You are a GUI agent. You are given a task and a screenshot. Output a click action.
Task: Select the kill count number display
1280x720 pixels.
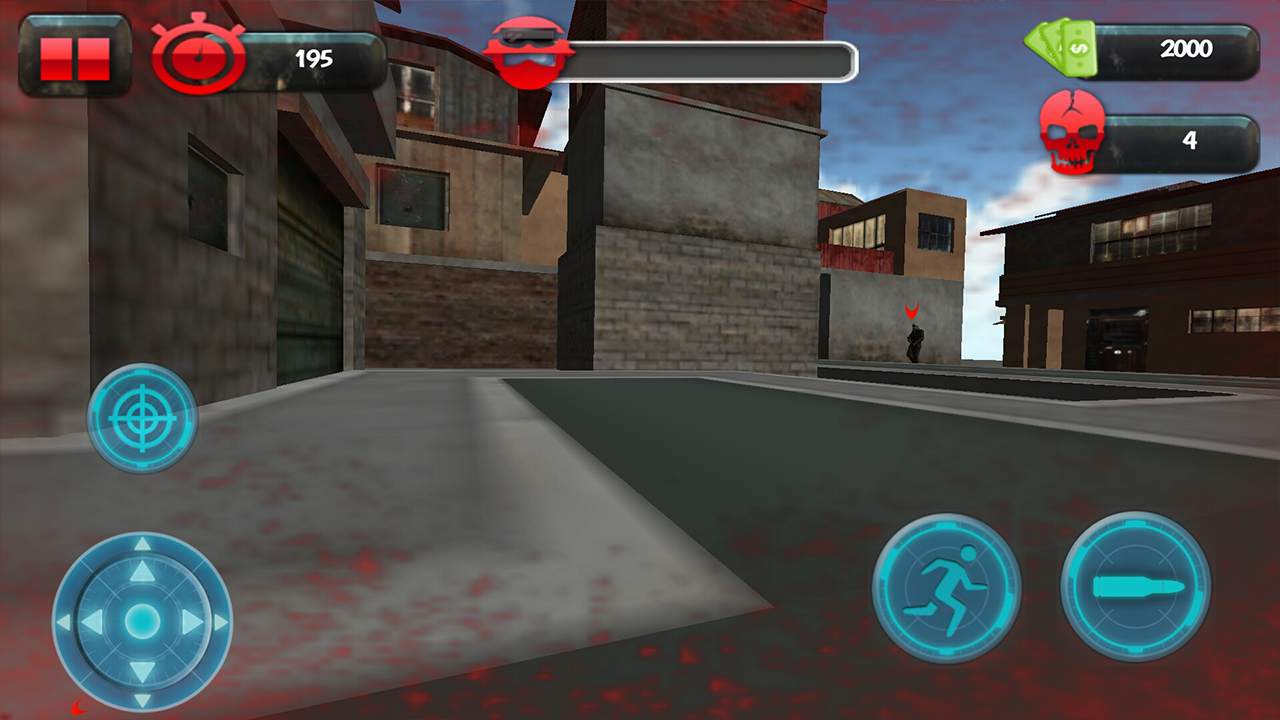point(1190,140)
